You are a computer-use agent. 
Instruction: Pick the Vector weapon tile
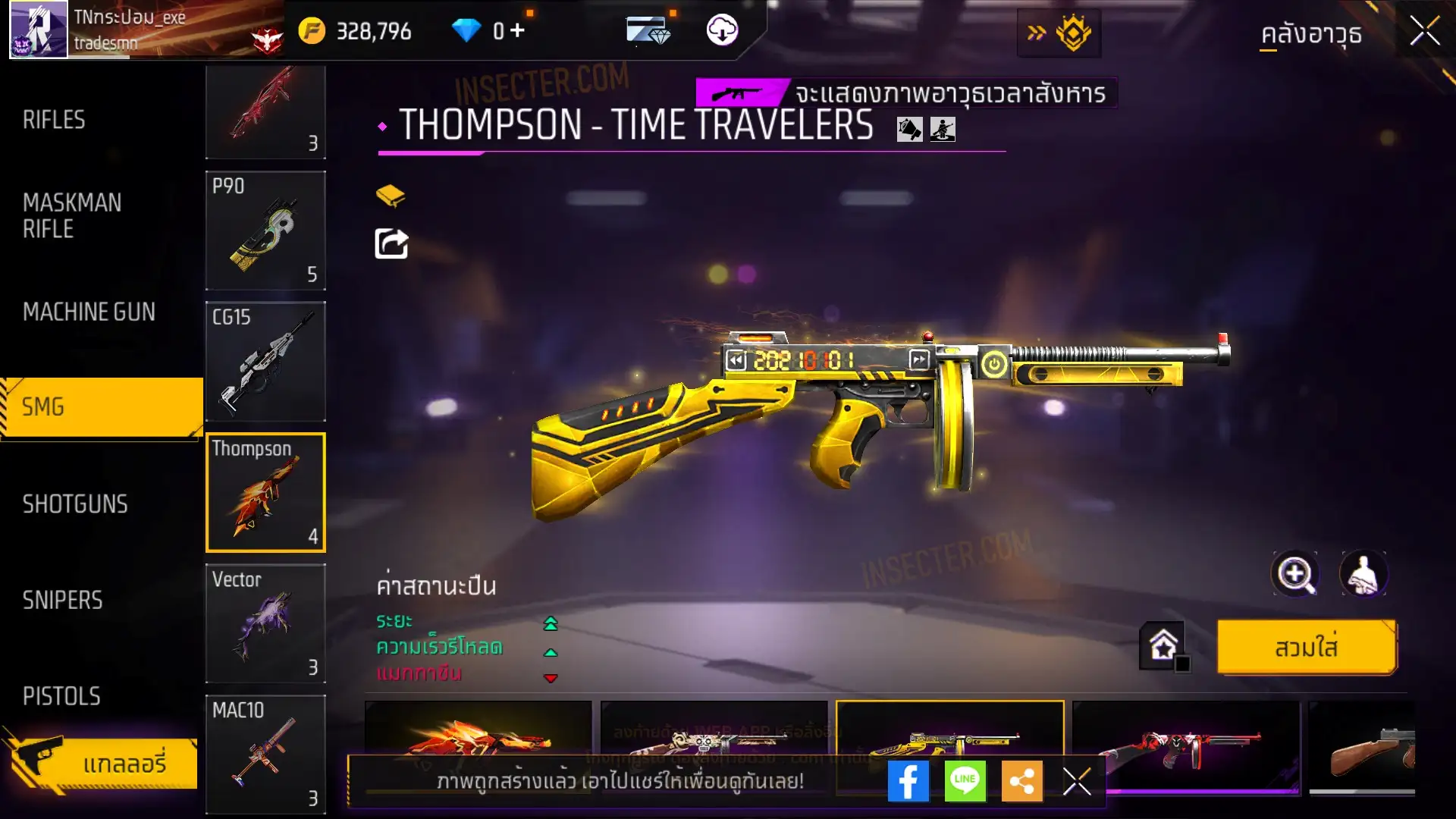pos(265,623)
